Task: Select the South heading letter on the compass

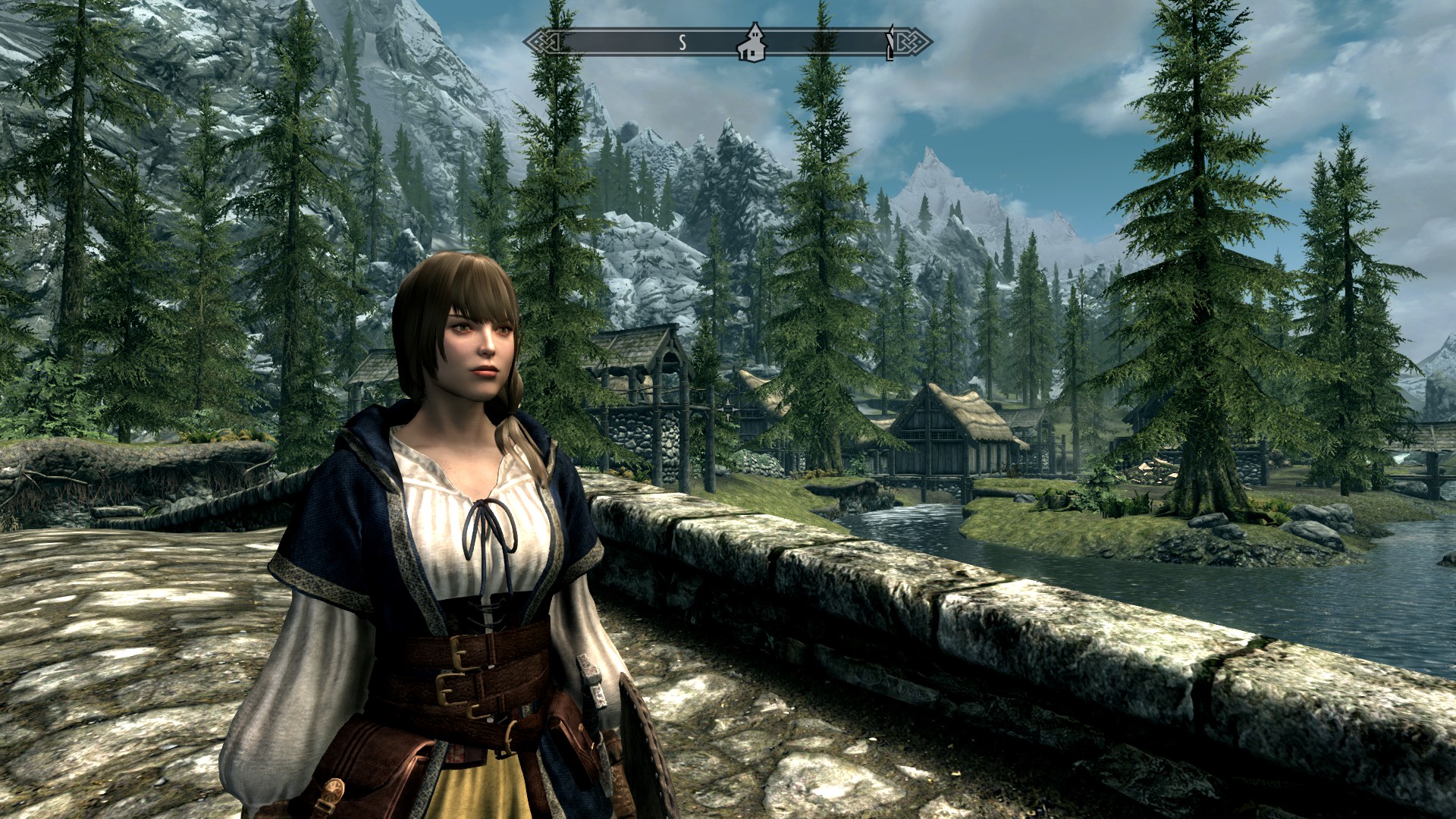Action: [x=682, y=42]
